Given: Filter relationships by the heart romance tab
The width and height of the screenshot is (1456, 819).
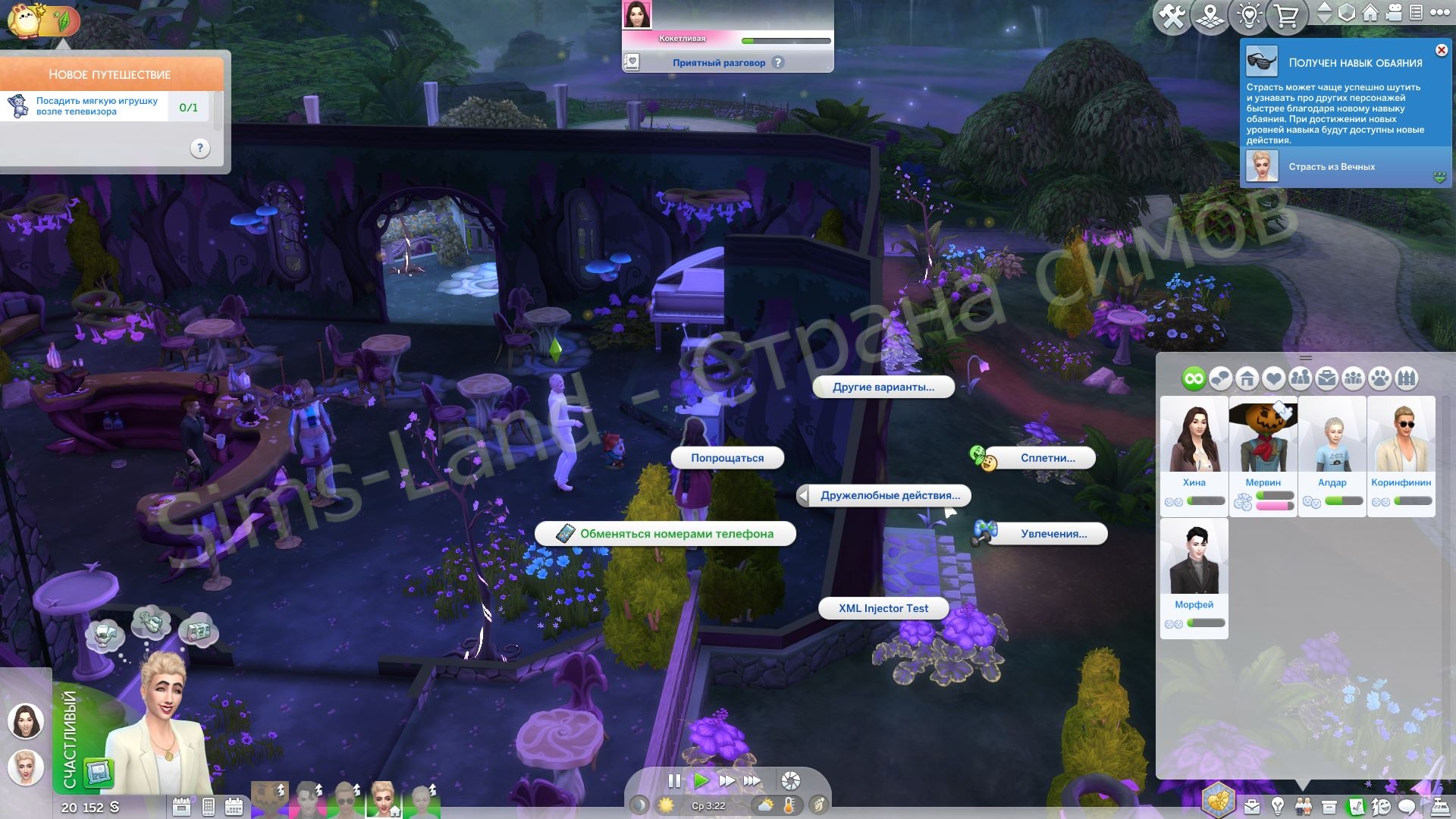Looking at the screenshot, I should pyautogui.click(x=1273, y=378).
